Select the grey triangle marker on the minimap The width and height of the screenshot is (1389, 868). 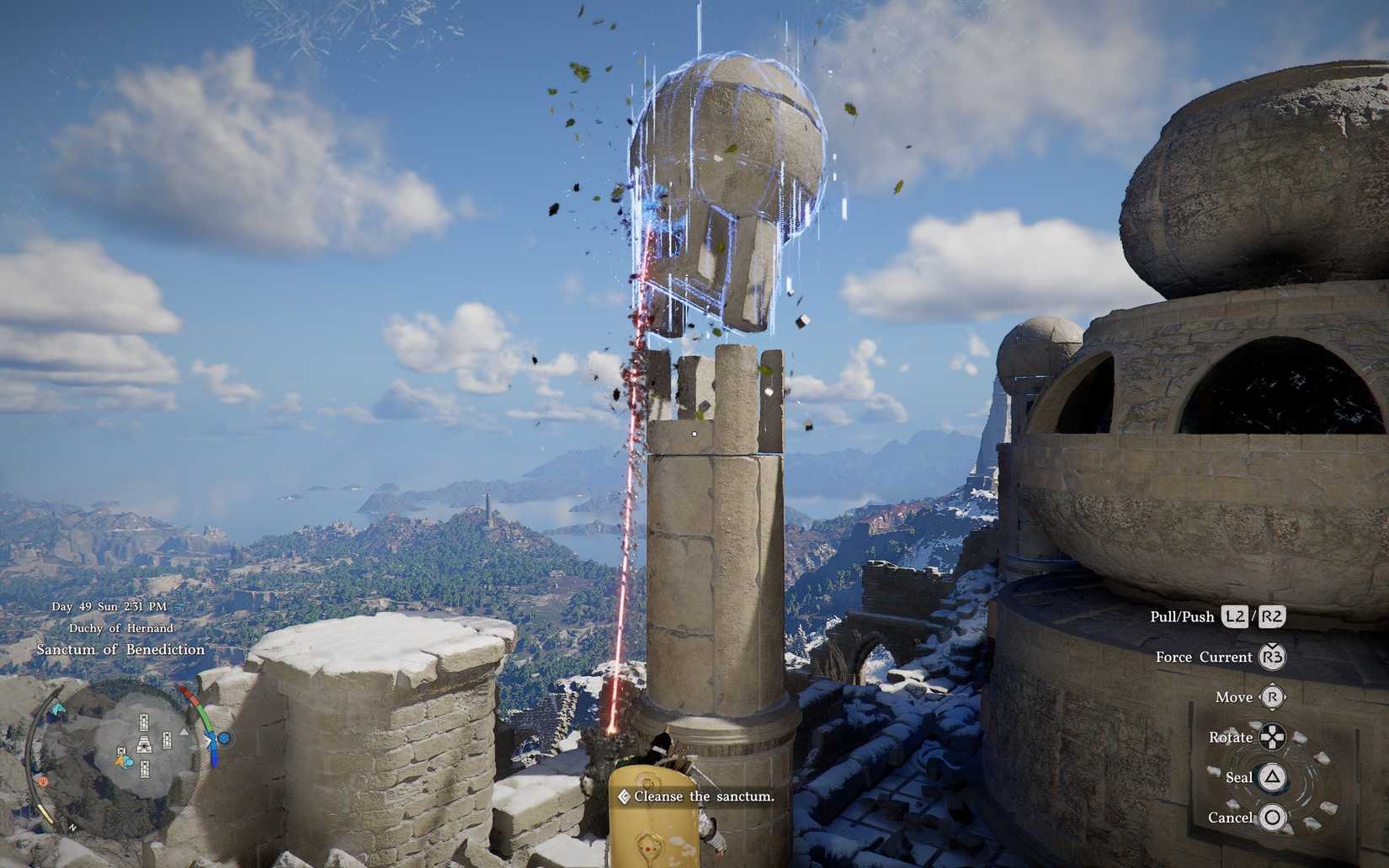tap(184, 733)
